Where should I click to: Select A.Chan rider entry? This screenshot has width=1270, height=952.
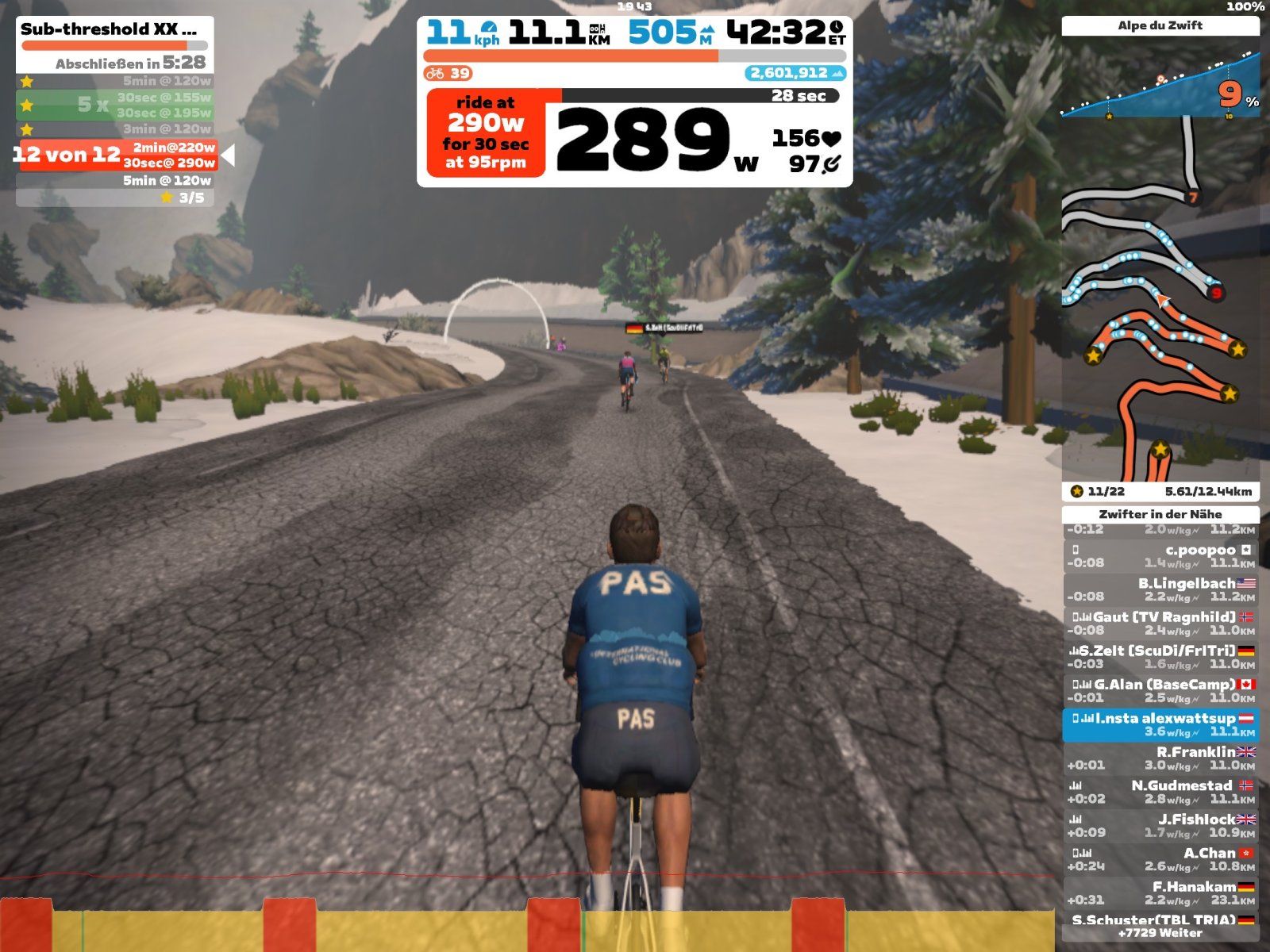1160,860
